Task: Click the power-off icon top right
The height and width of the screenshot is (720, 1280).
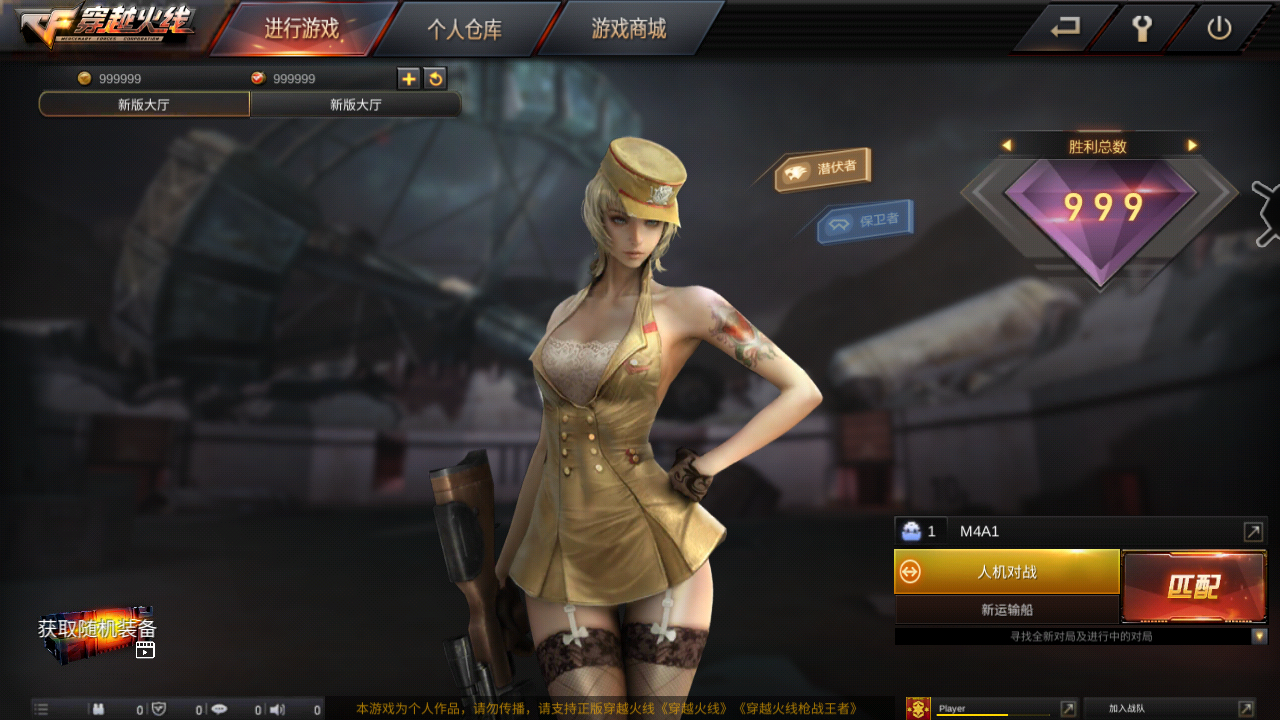Action: 1219,29
